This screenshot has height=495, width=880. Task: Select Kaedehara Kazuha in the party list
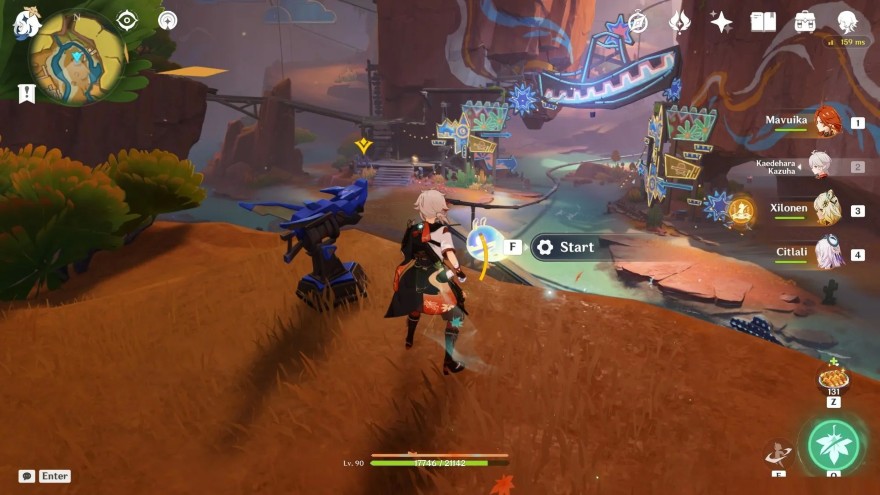(826, 166)
